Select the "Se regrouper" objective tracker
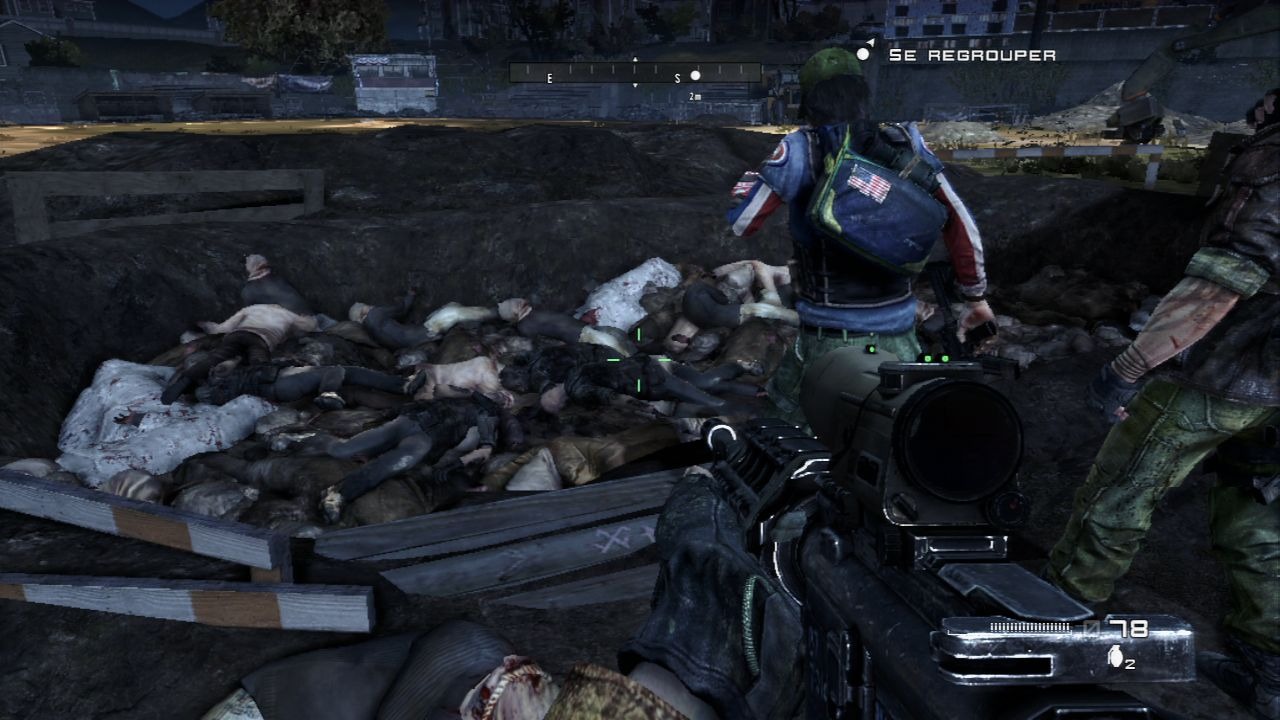 971,55
